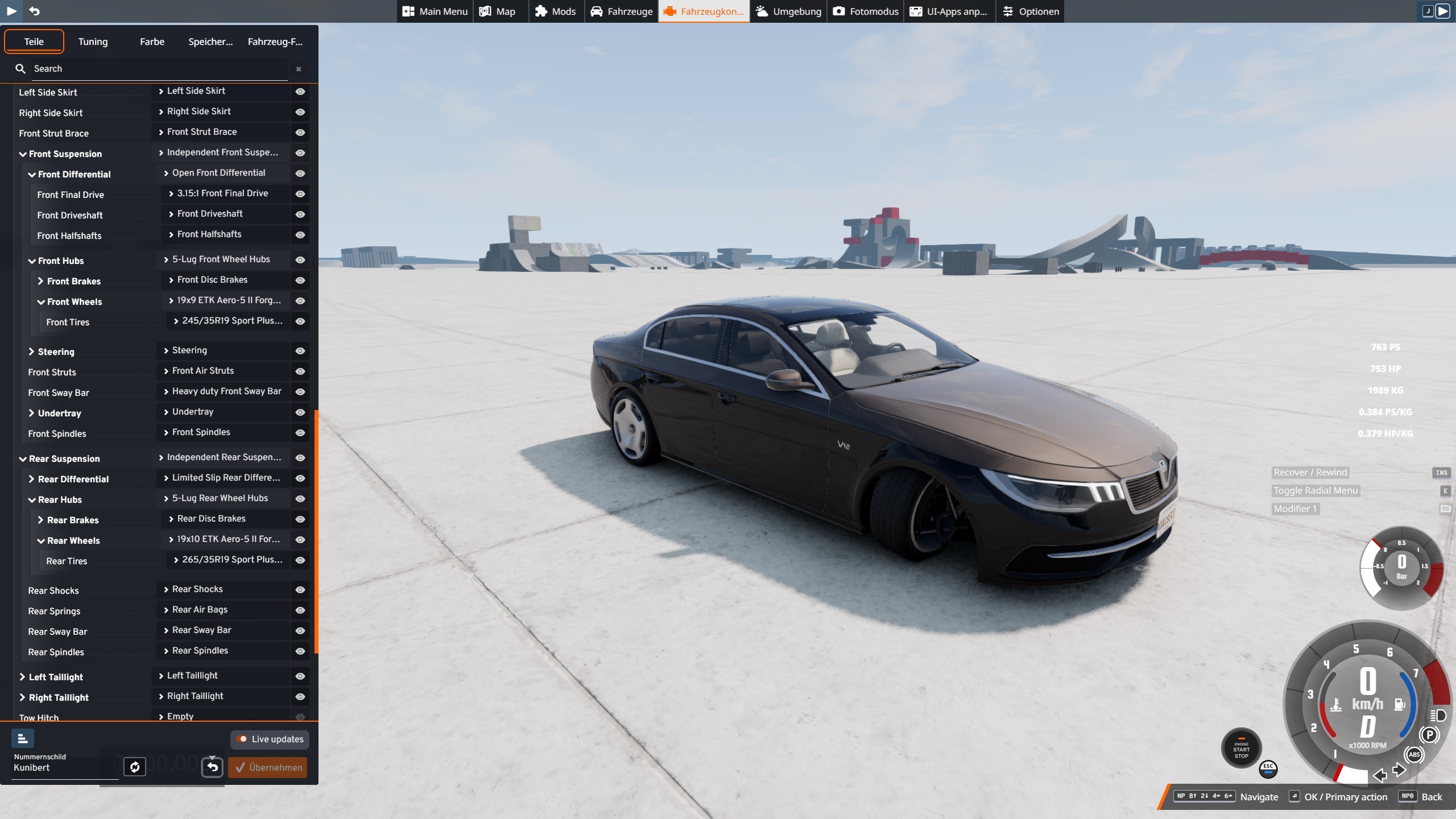Open the Main Menu
The image size is (1456, 819).
pyautogui.click(x=435, y=11)
